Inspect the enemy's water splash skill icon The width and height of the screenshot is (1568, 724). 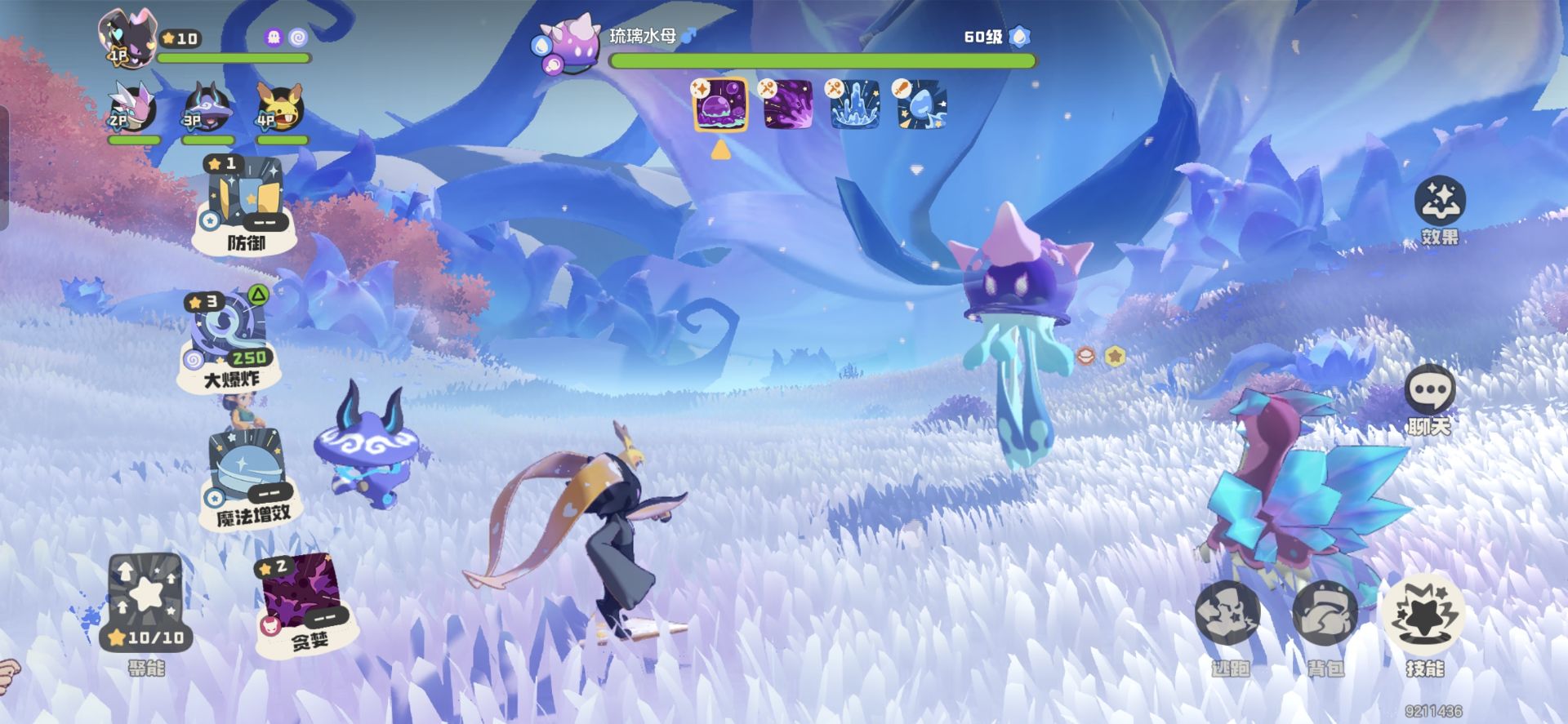pos(853,104)
